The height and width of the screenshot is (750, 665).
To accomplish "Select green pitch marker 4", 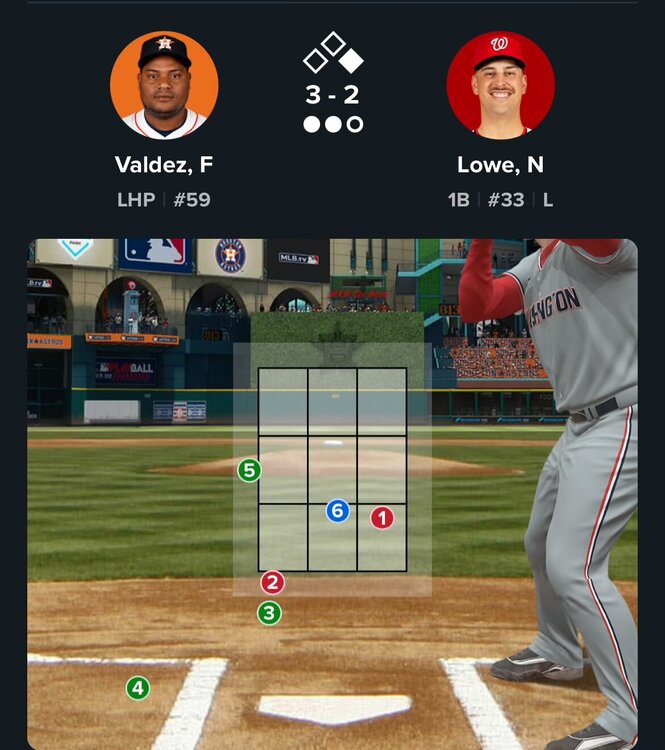I will [138, 688].
